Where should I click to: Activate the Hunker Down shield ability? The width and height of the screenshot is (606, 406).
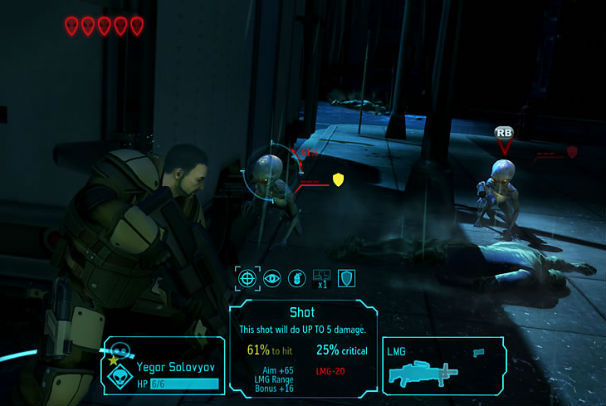[x=347, y=278]
